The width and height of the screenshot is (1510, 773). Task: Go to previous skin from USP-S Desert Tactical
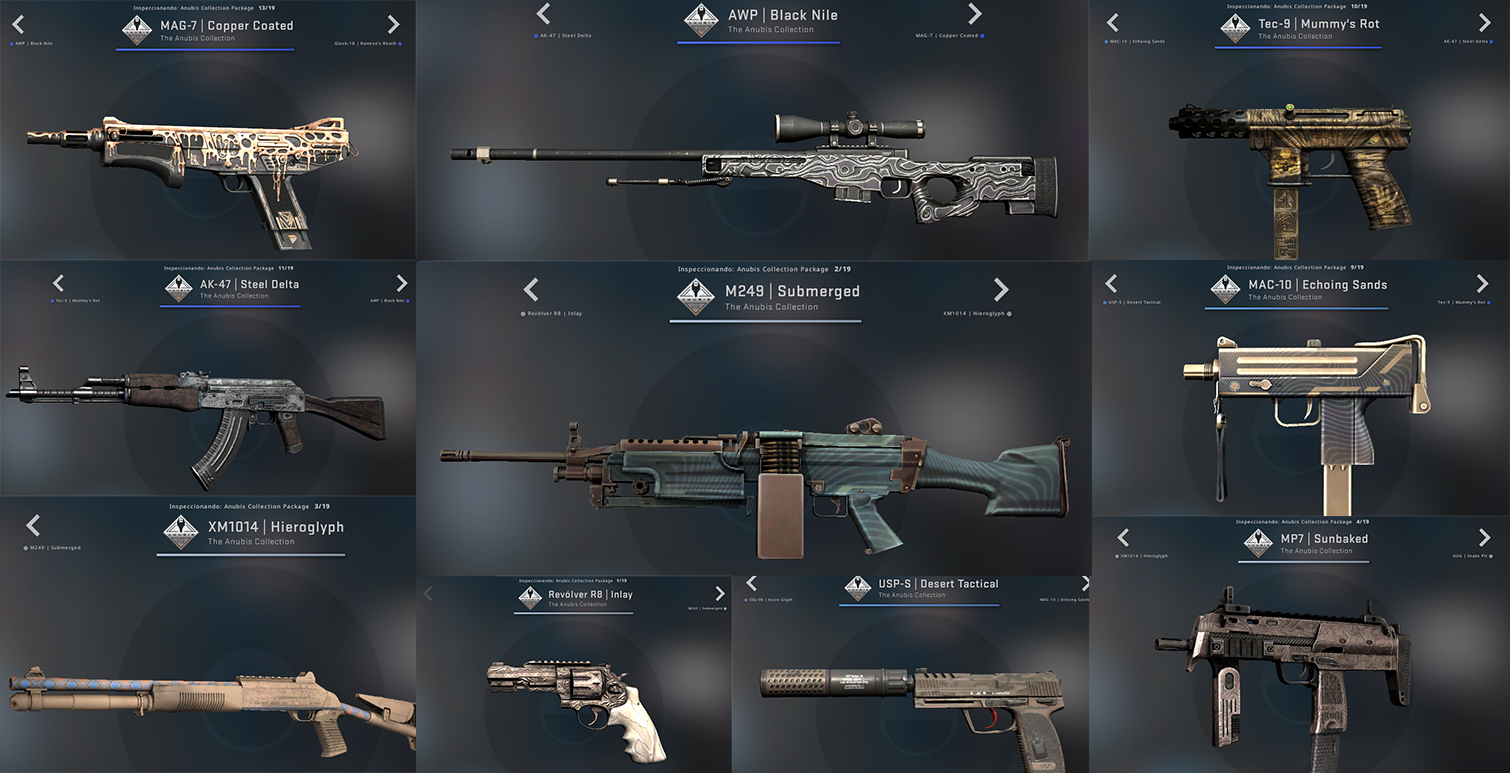pyautogui.click(x=751, y=584)
